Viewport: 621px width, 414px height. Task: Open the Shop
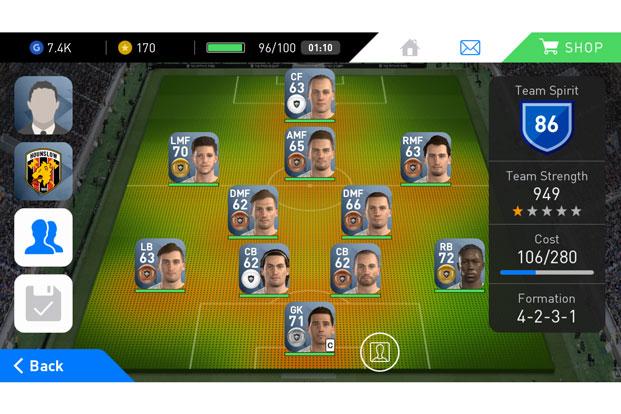click(x=571, y=47)
